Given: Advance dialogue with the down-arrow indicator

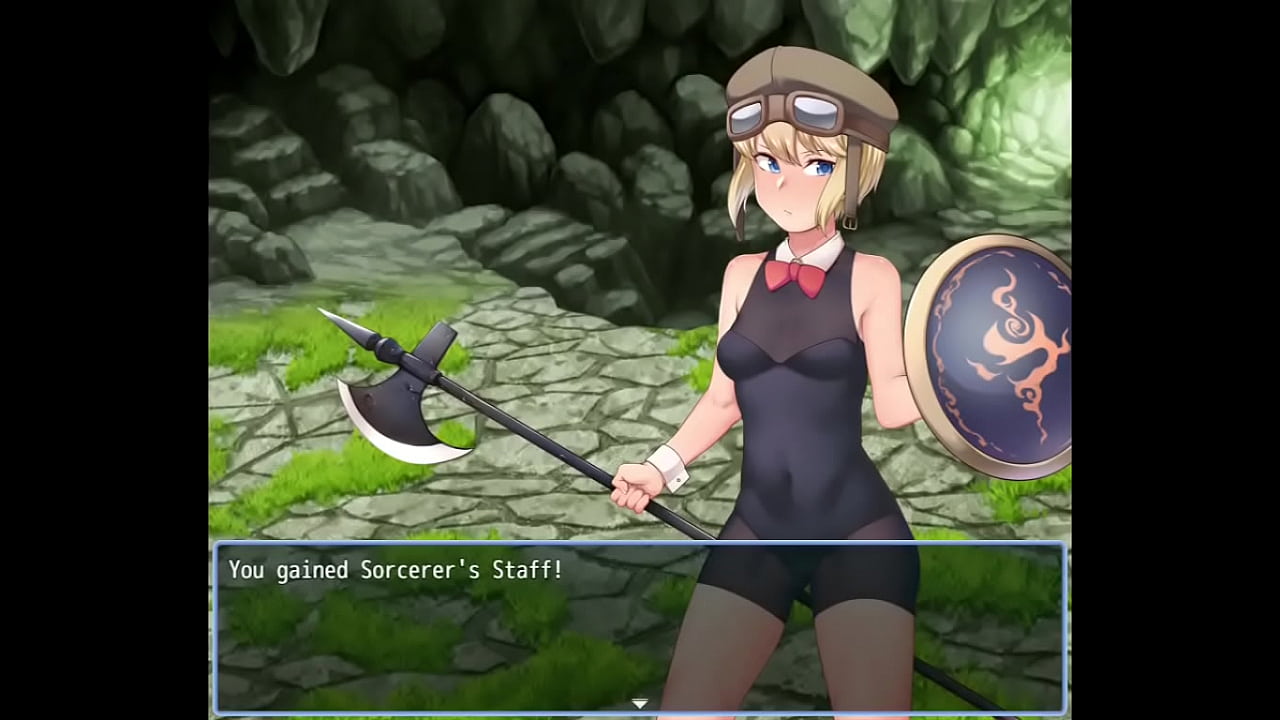Looking at the screenshot, I should 640,704.
